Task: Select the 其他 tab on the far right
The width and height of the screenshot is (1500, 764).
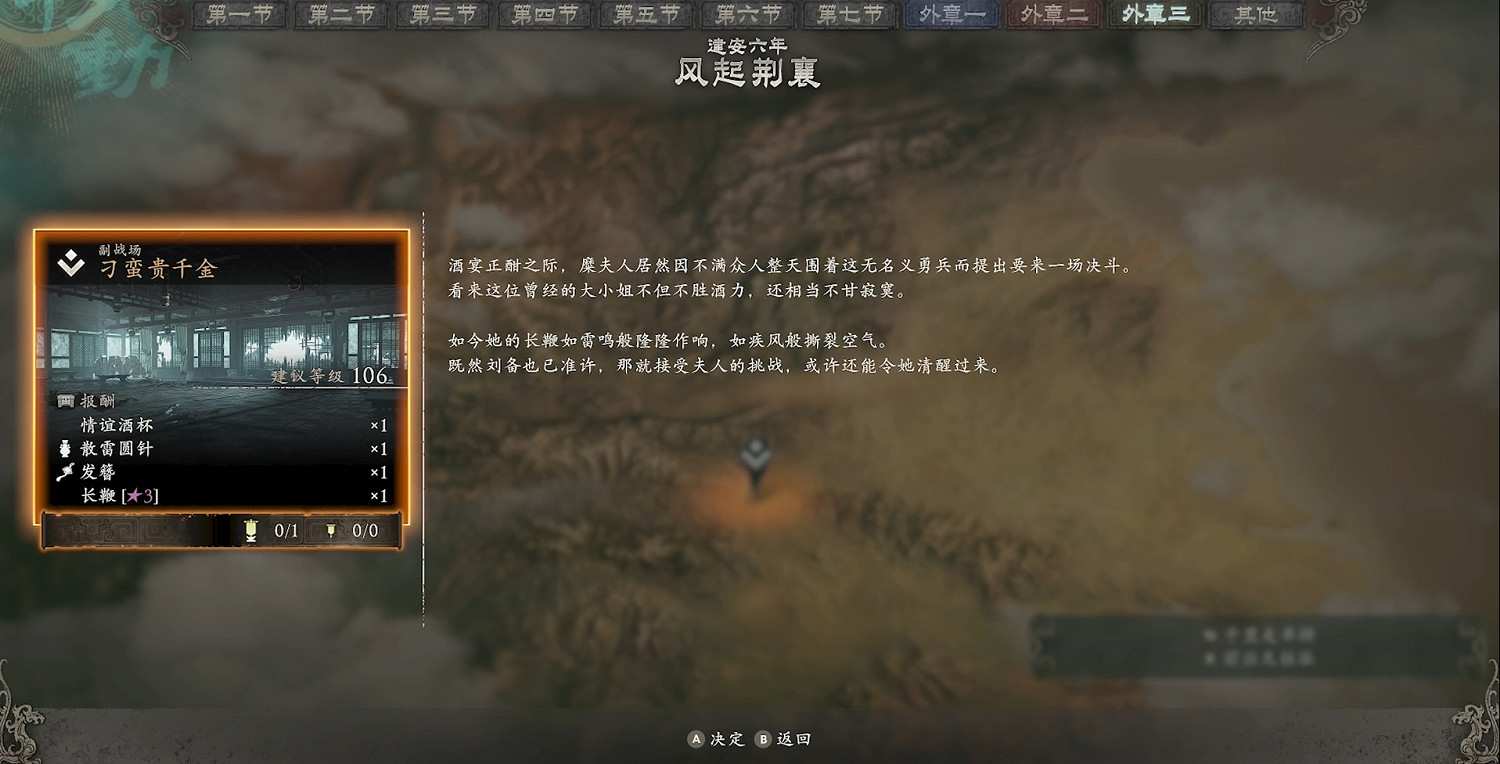Action: [1255, 15]
